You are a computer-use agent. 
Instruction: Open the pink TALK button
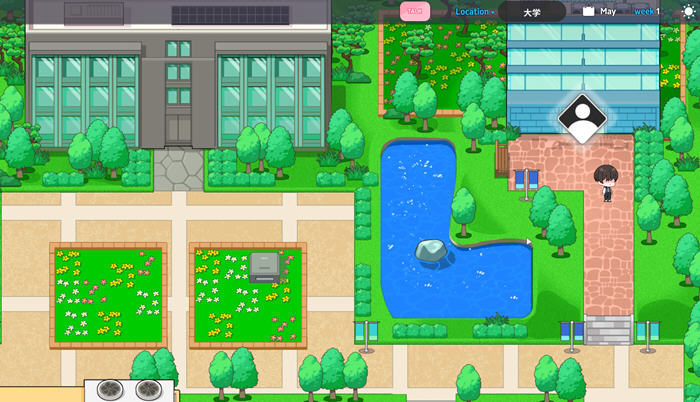(415, 12)
